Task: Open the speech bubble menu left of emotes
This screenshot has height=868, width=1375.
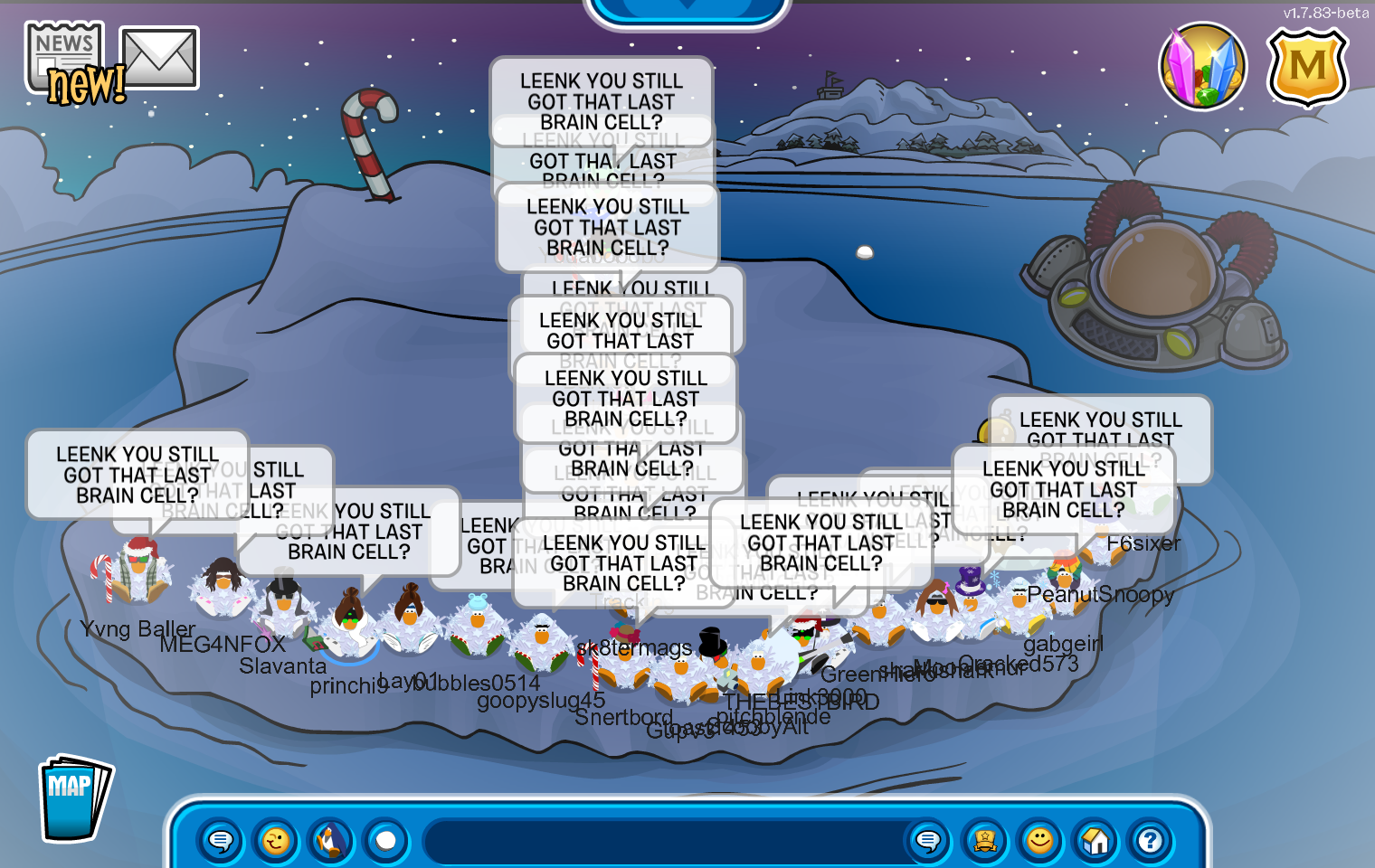Action: pyautogui.click(x=221, y=841)
